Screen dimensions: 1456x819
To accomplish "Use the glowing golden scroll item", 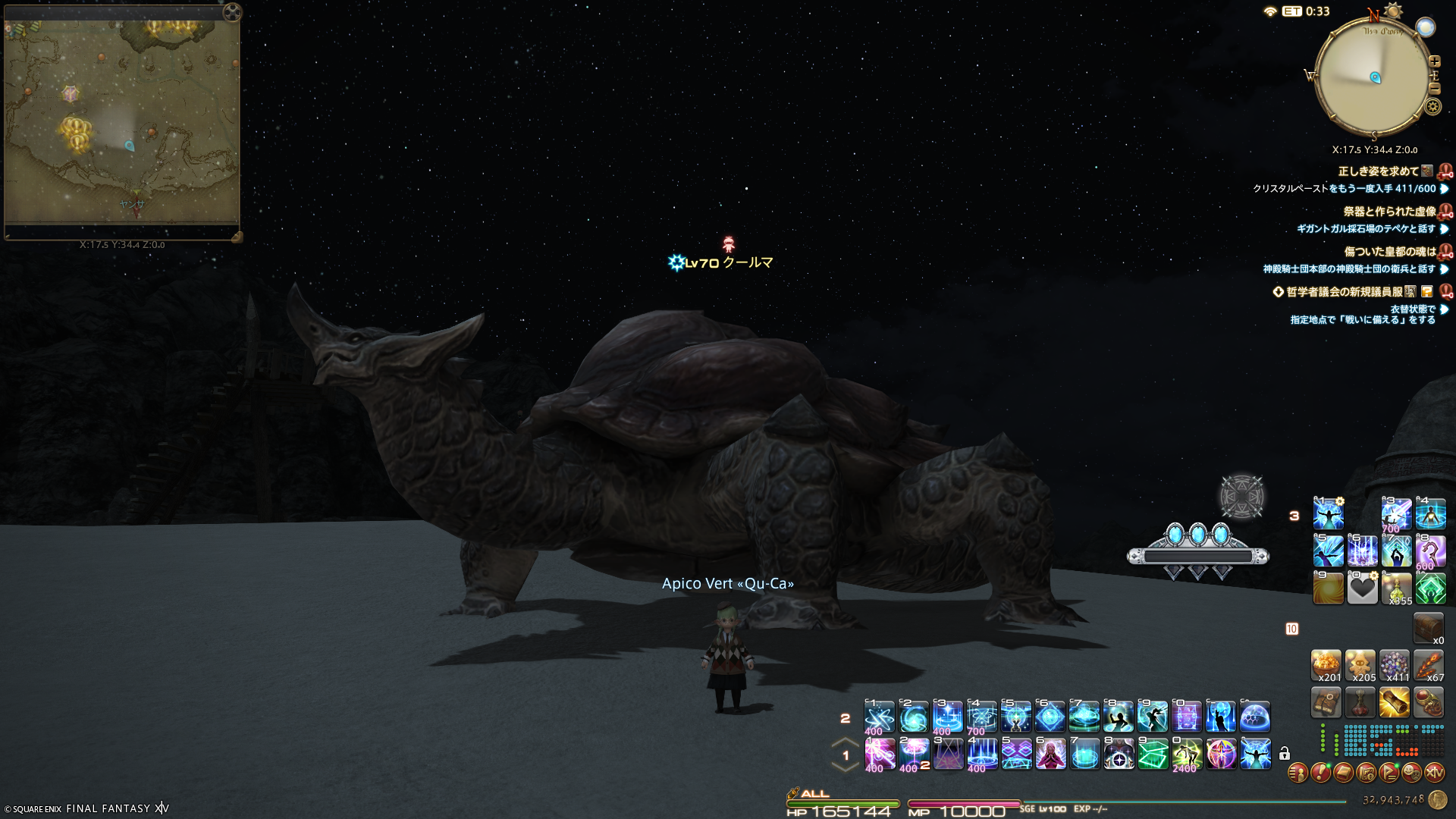I will click(1395, 702).
